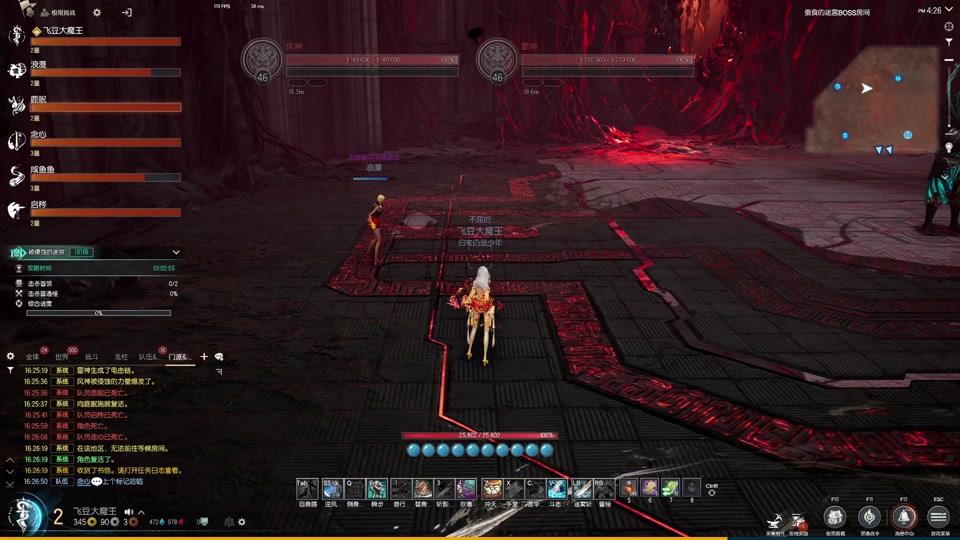Click the leave party exit icon
960x540 pixels.
[x=127, y=13]
